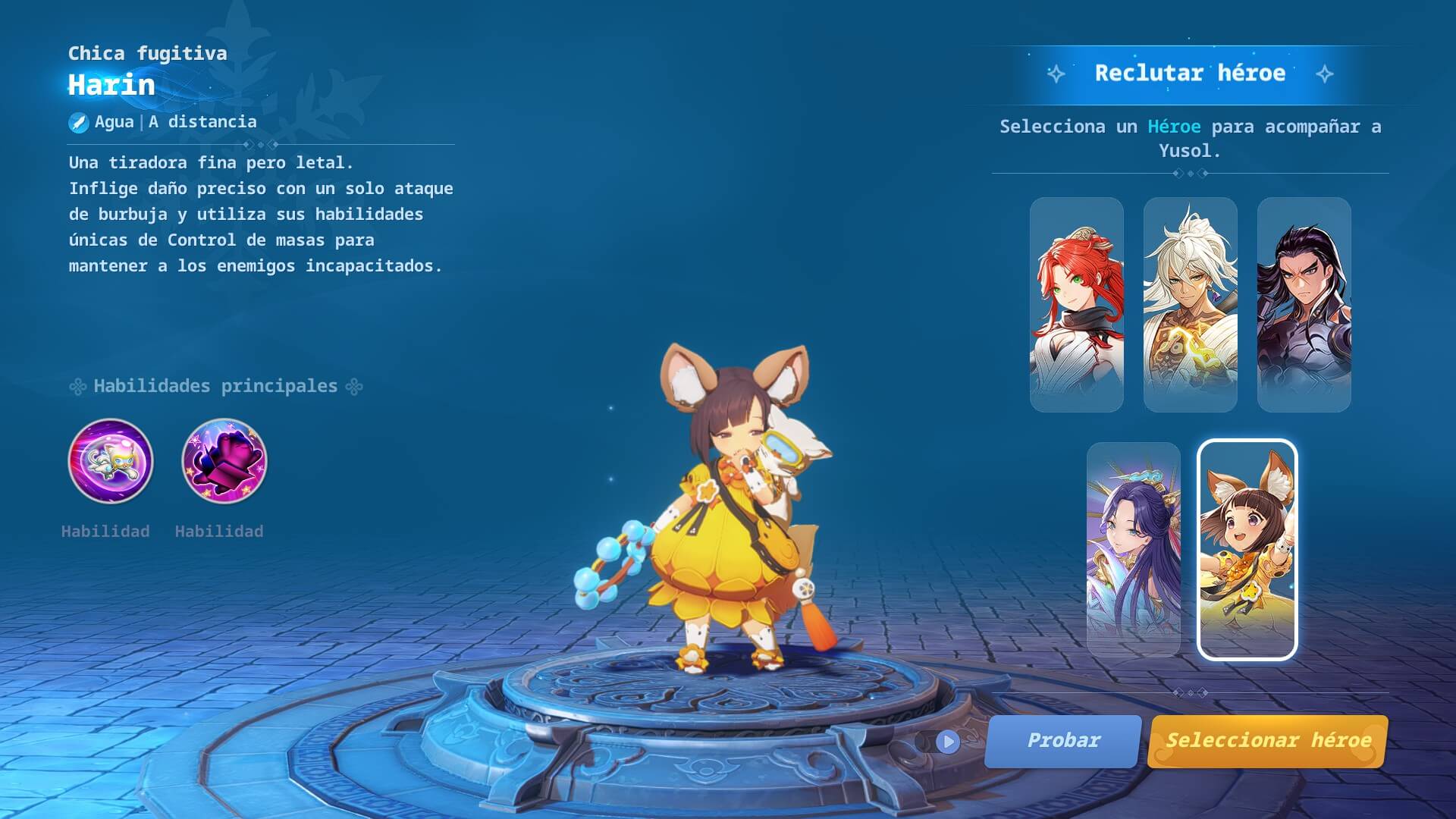Inspect the dark pink box ability
Screen dimensions: 1456x819
coord(224,461)
